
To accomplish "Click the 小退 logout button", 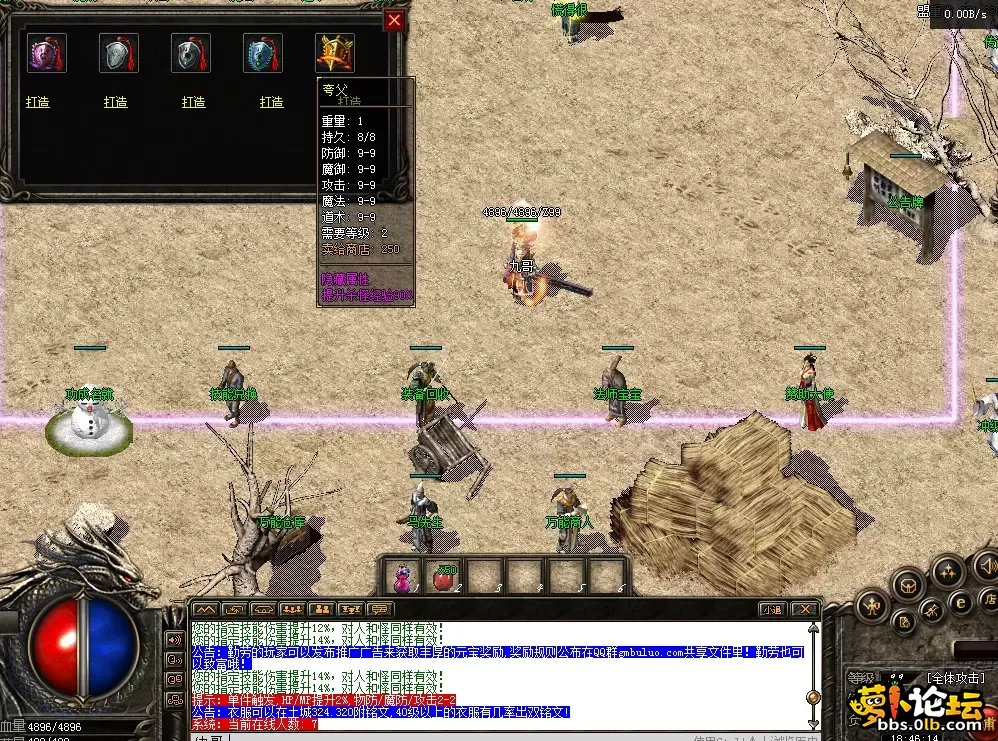I will [x=771, y=609].
